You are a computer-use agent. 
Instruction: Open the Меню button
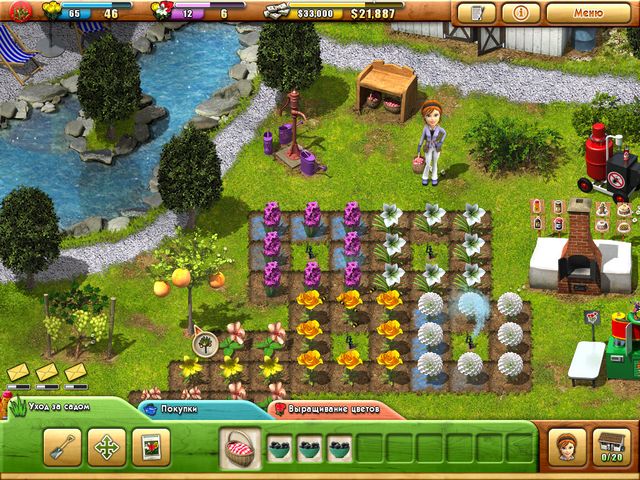(587, 14)
